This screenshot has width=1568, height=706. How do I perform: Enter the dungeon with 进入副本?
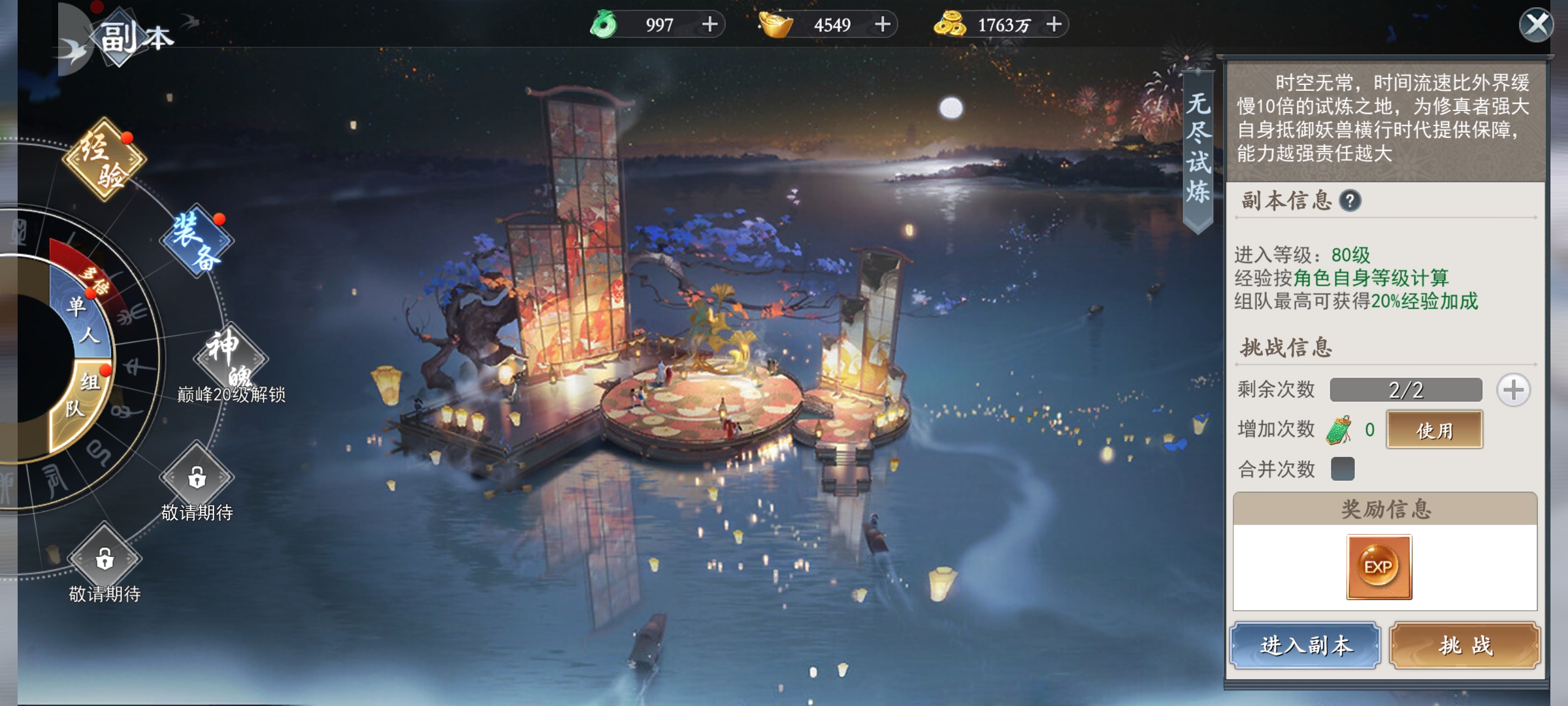(1305, 645)
